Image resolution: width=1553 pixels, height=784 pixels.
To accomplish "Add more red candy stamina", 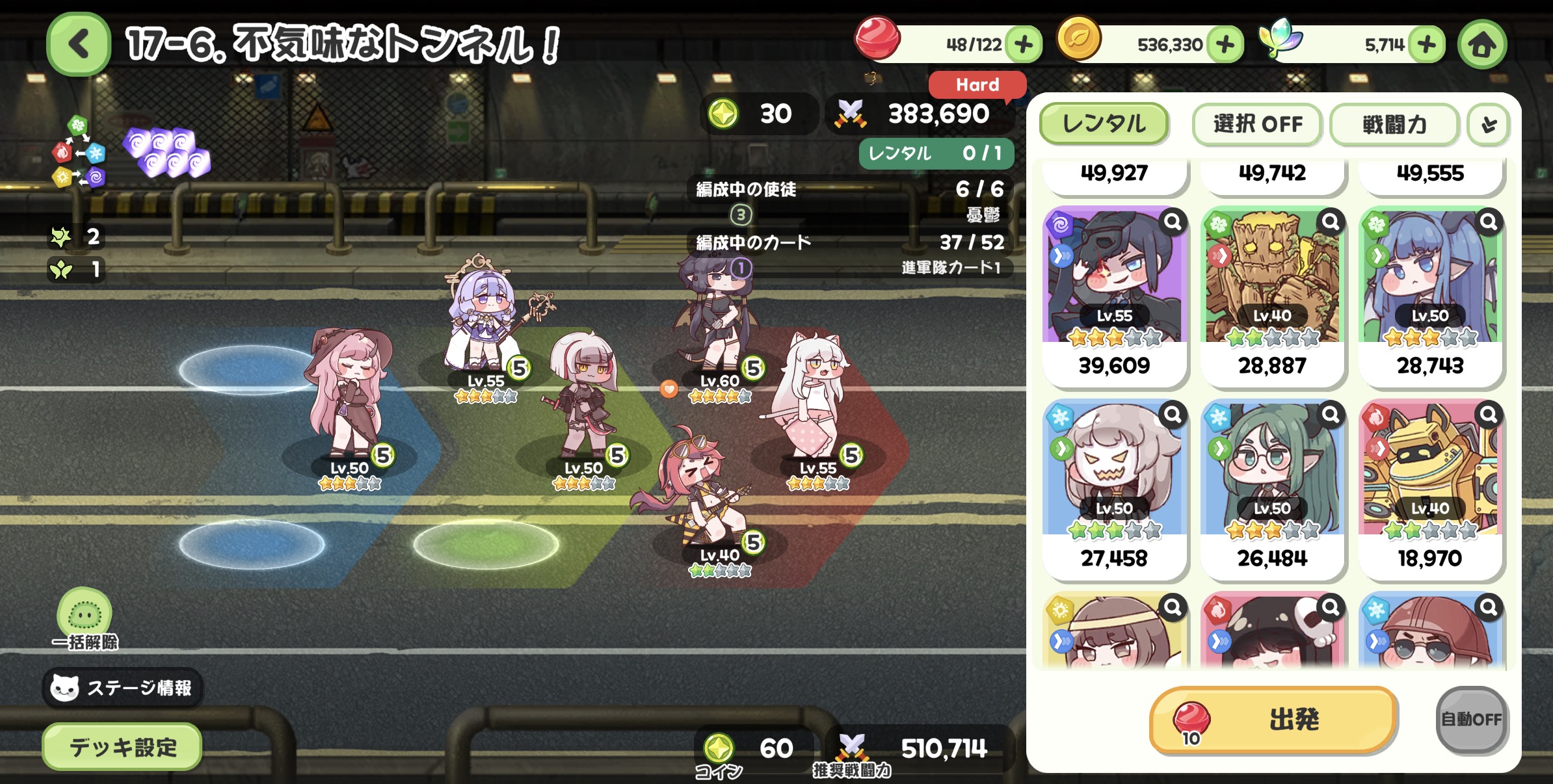I will pyautogui.click(x=1024, y=44).
